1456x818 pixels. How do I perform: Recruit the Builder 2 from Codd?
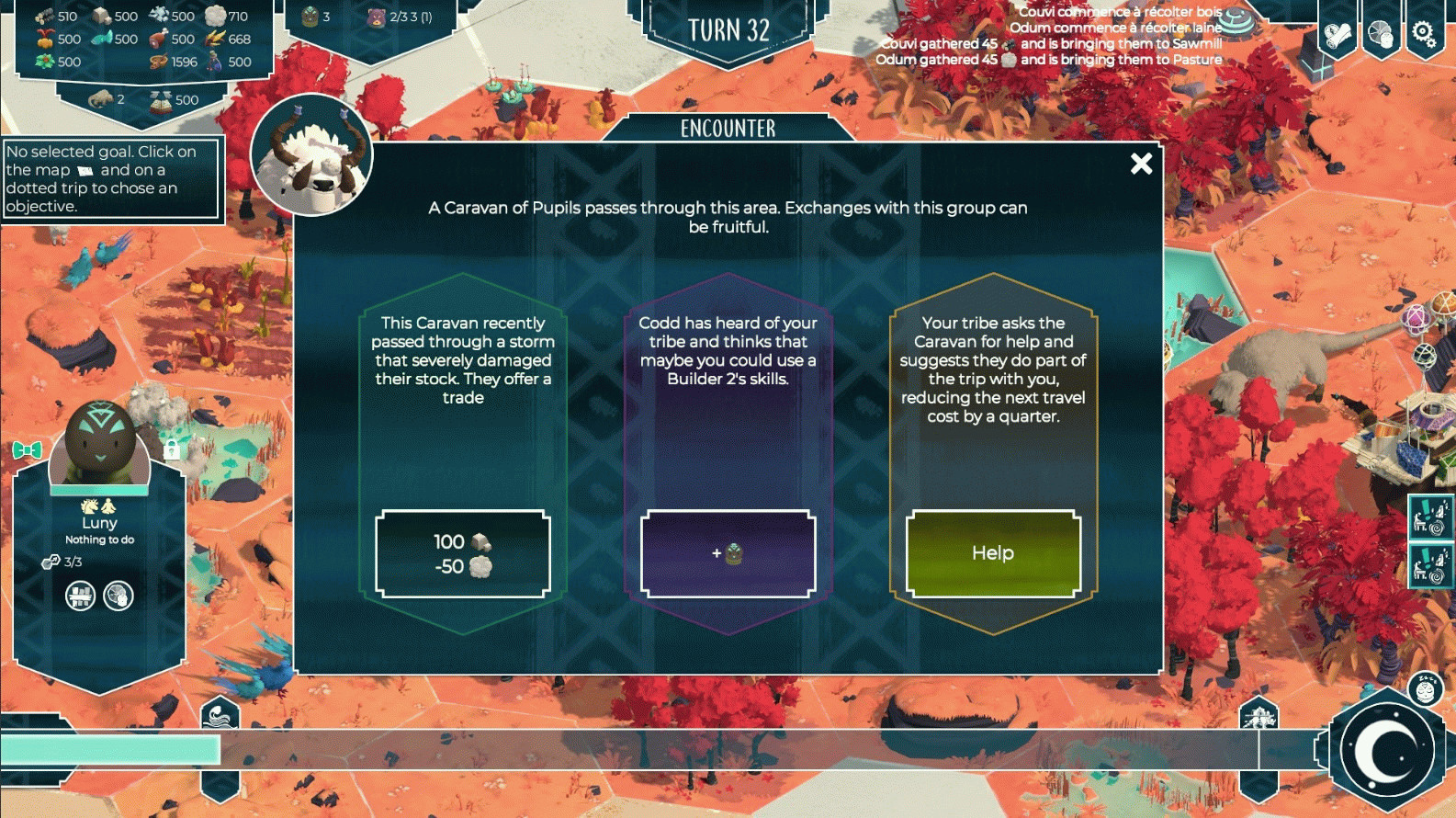pos(728,554)
